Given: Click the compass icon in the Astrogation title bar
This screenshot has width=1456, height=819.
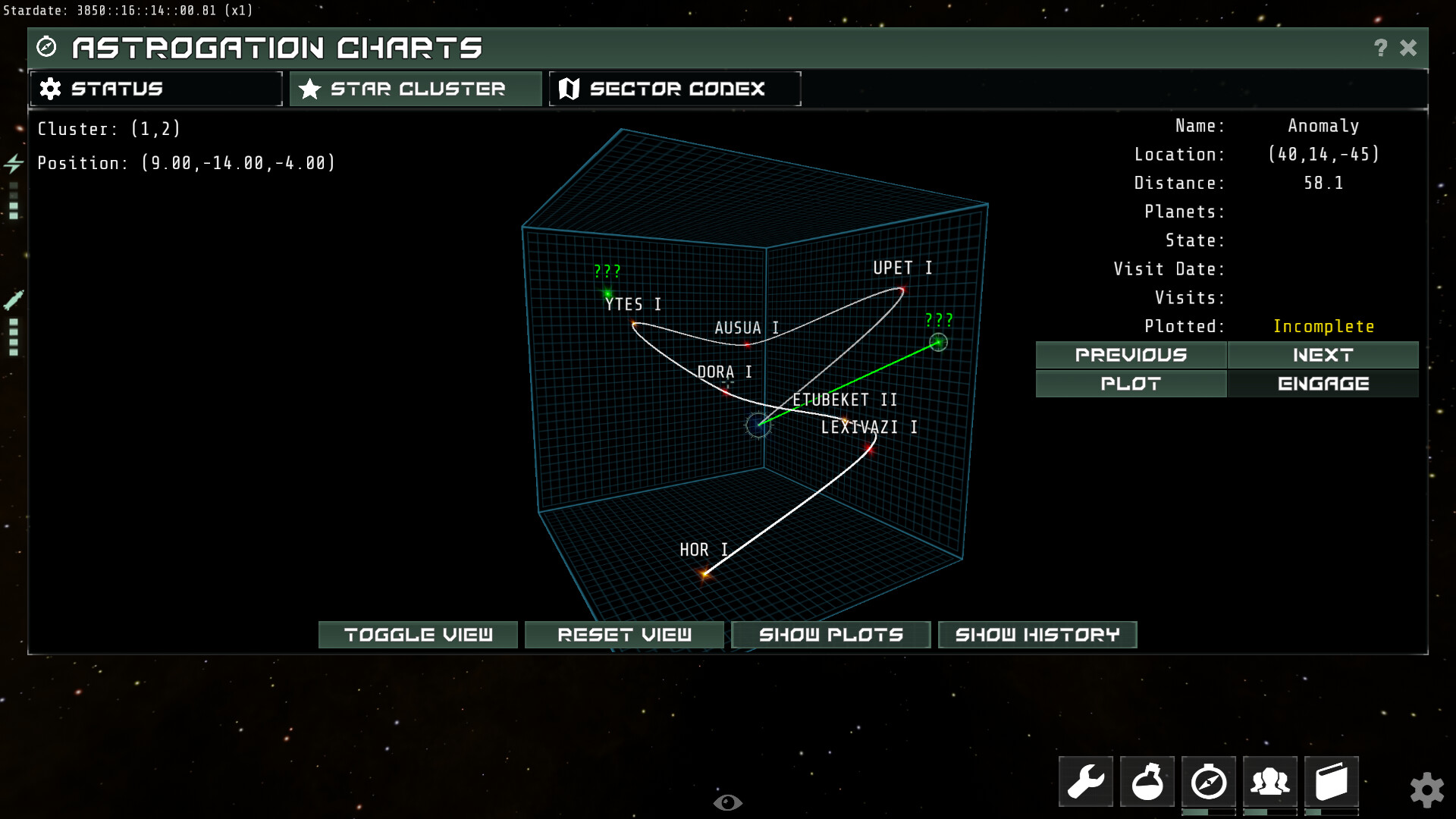Looking at the screenshot, I should coord(47,47).
